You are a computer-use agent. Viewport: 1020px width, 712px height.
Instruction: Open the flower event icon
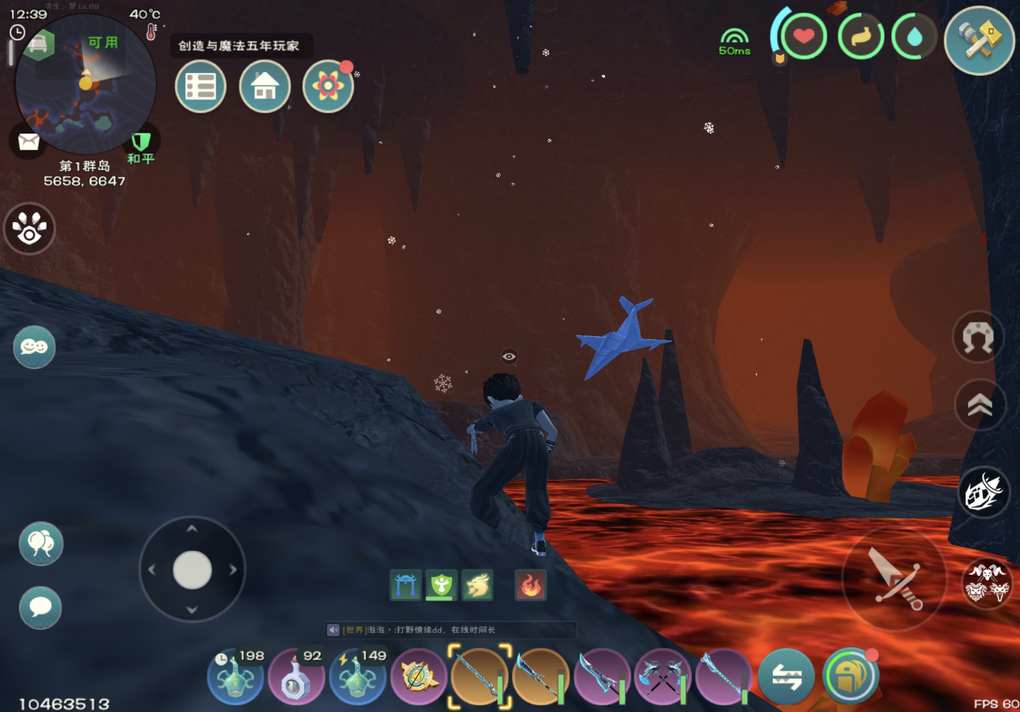(x=328, y=87)
